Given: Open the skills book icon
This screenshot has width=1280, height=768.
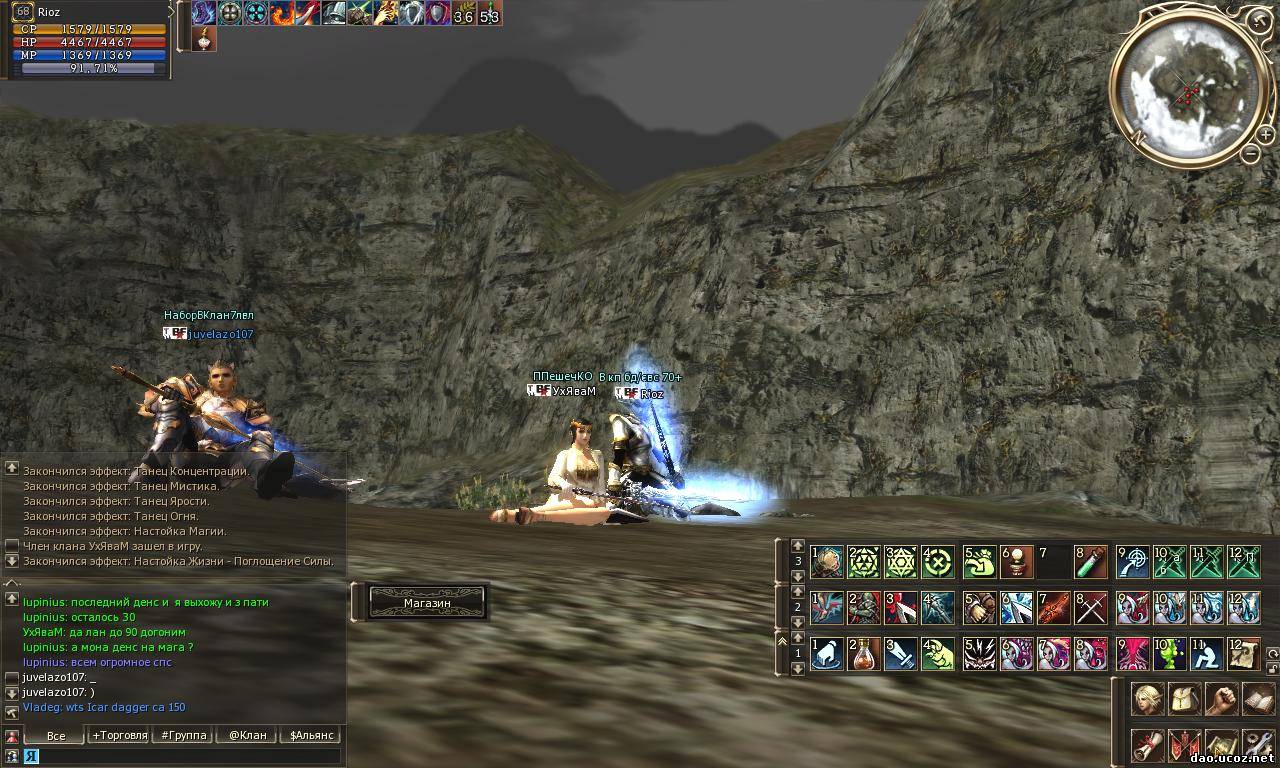Looking at the screenshot, I should pyautogui.click(x=1257, y=699).
